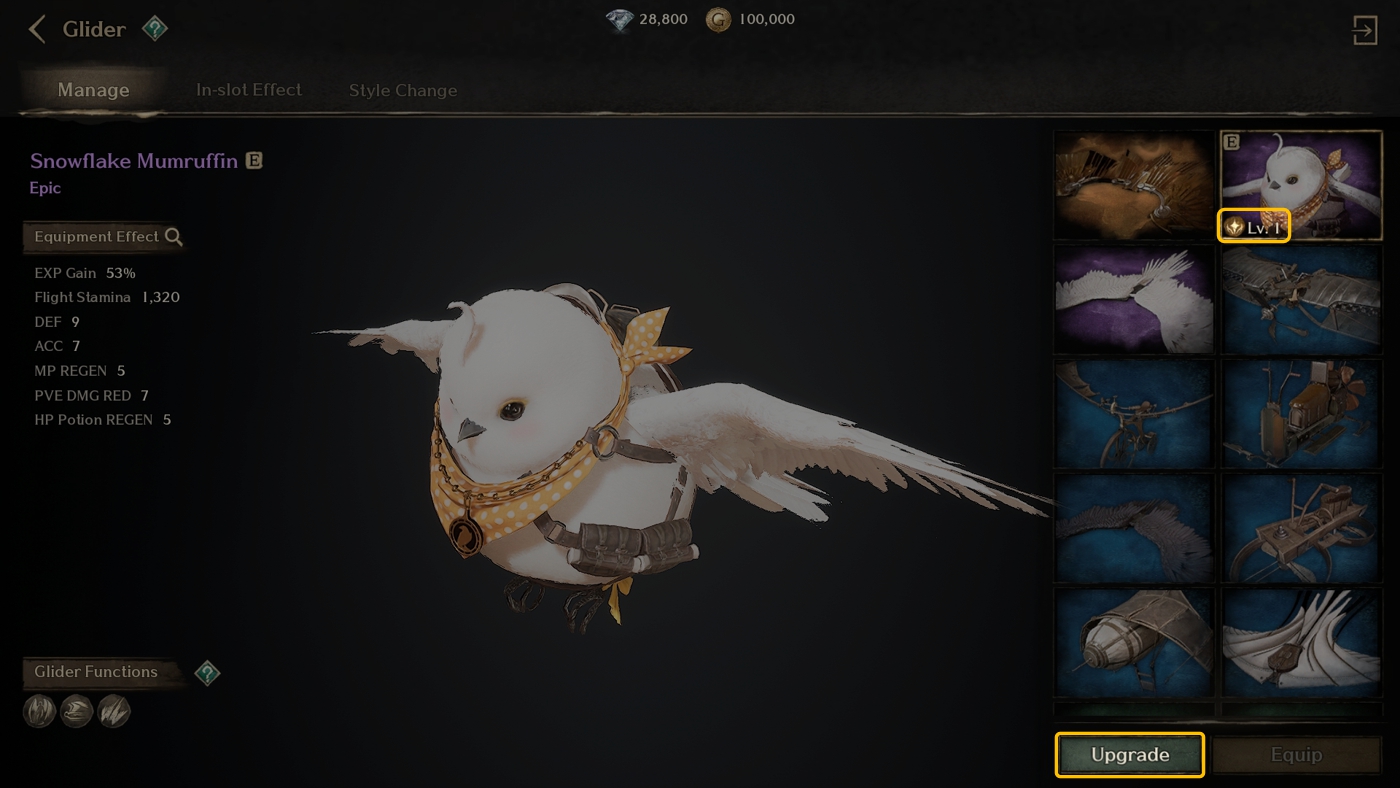The width and height of the screenshot is (1400, 788).
Task: Exit using the door icon
Action: 1365,30
